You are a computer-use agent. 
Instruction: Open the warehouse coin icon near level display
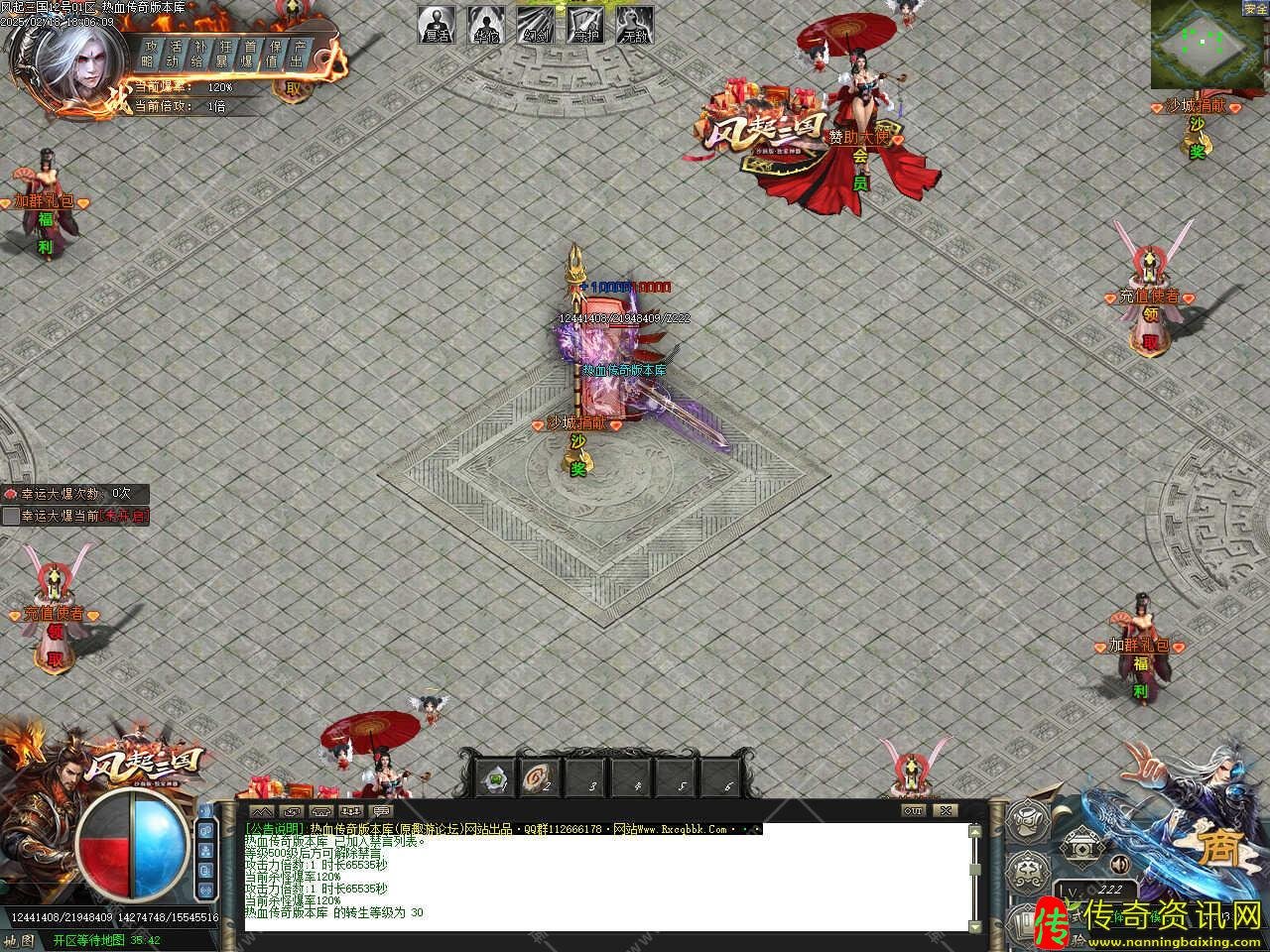[x=1081, y=846]
